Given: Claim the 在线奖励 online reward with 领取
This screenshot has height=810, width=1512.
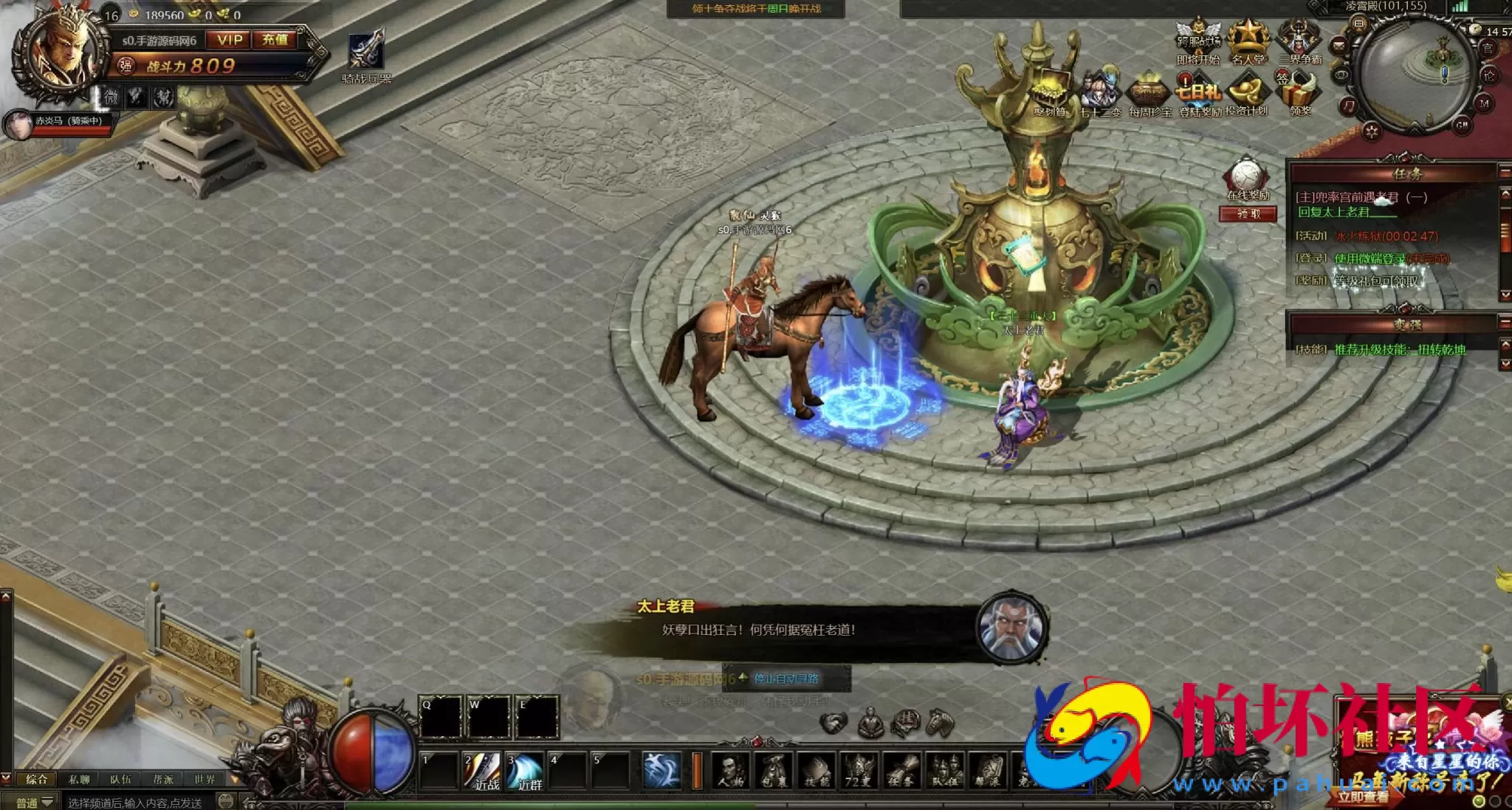Looking at the screenshot, I should (x=1248, y=214).
